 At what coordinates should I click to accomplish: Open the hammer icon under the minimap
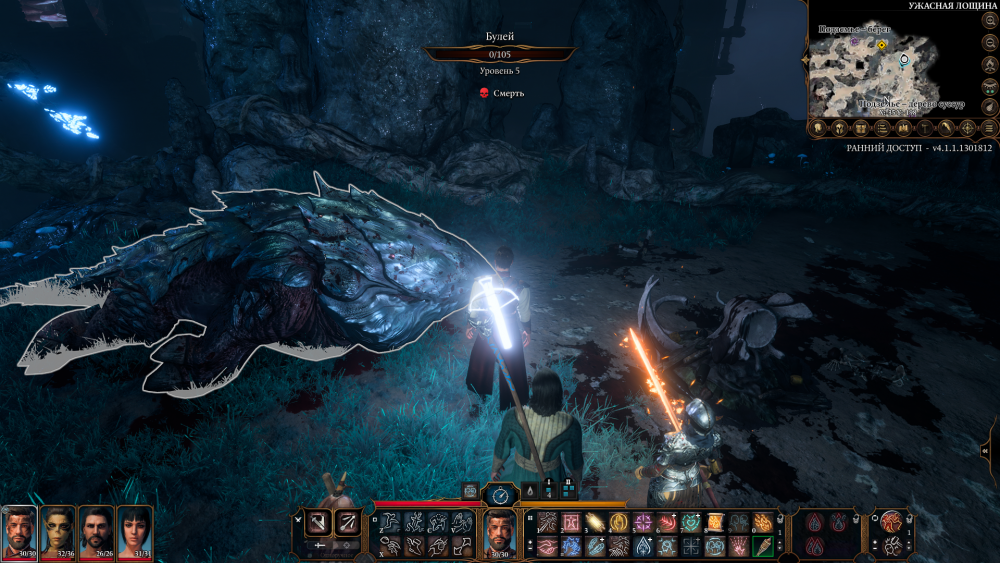tap(924, 128)
